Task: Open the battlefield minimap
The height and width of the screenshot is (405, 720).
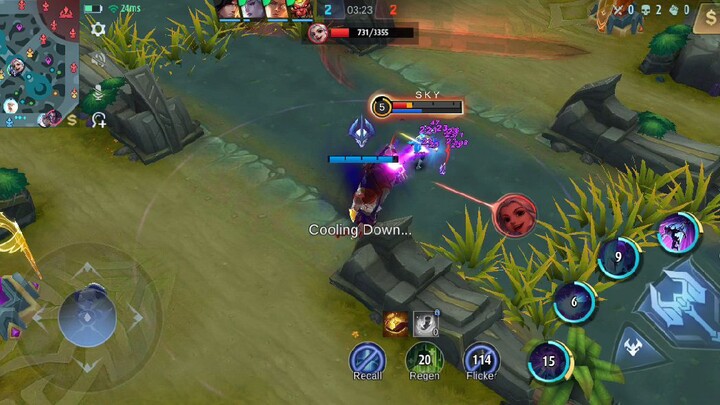Action: tap(38, 60)
